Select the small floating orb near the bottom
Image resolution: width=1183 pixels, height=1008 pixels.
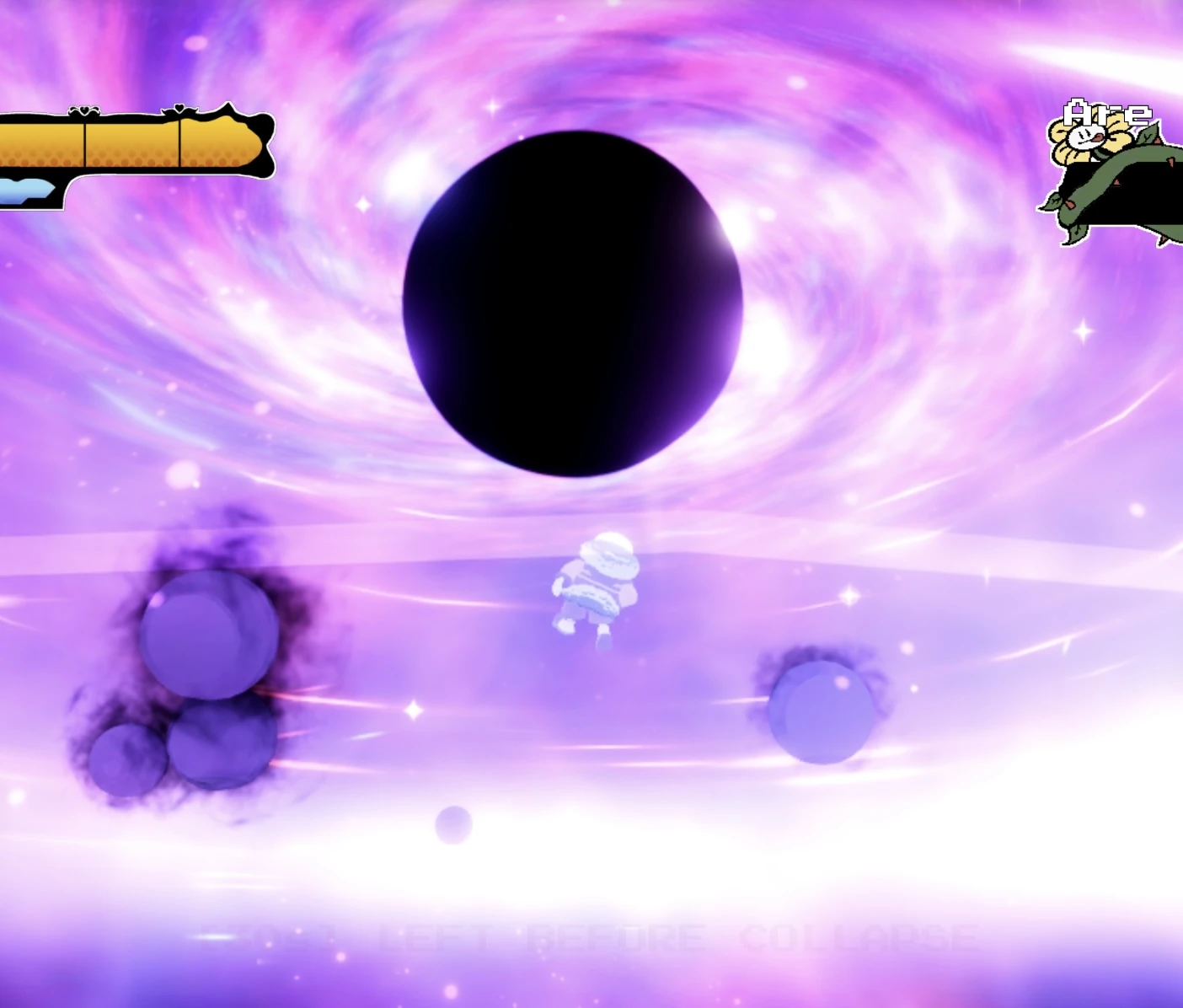[453, 824]
